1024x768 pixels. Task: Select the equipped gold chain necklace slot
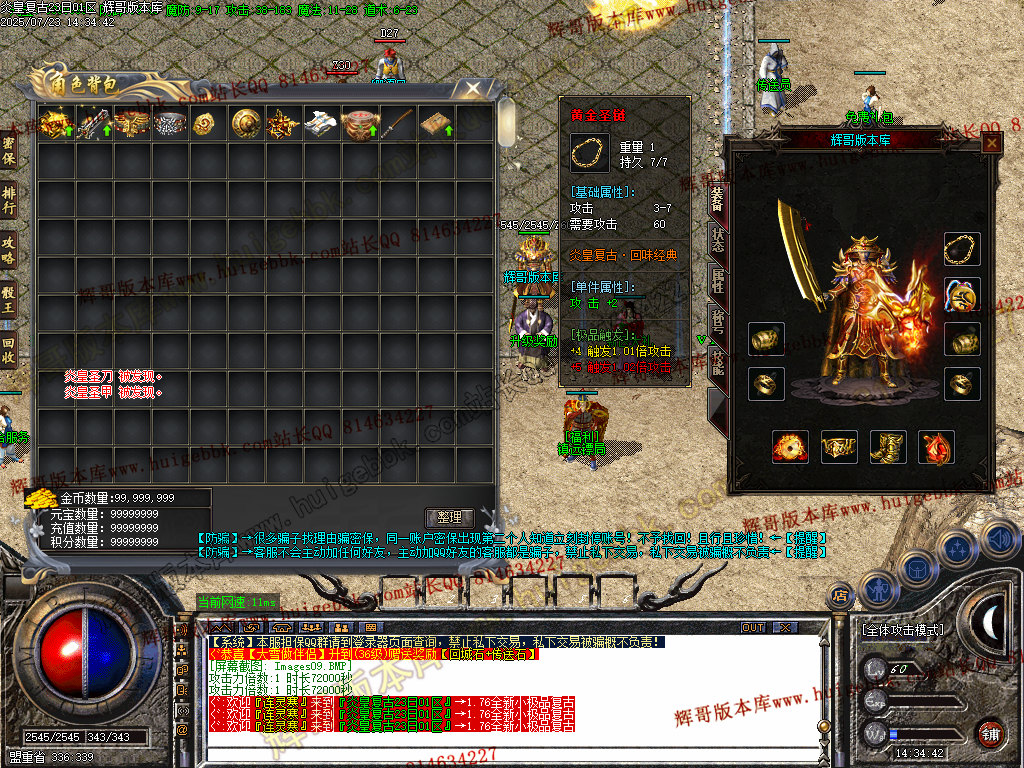click(x=962, y=249)
